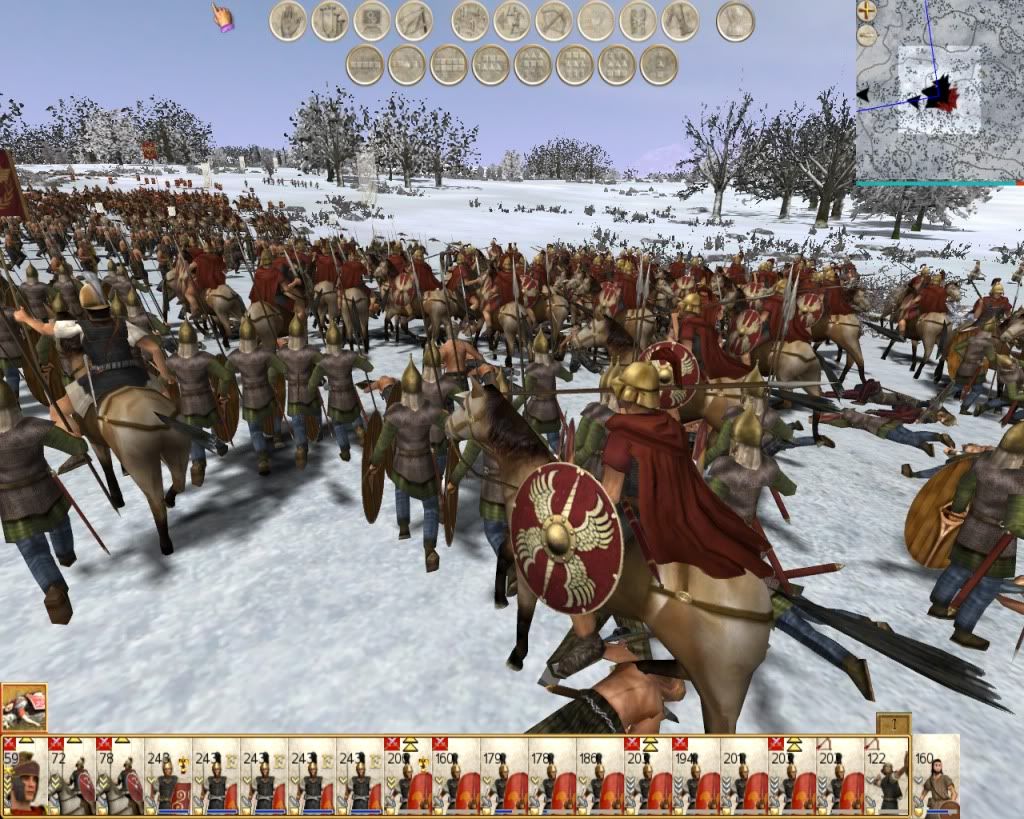
Task: Open the fallen soldier event thumbnail
Action: coord(24,706)
